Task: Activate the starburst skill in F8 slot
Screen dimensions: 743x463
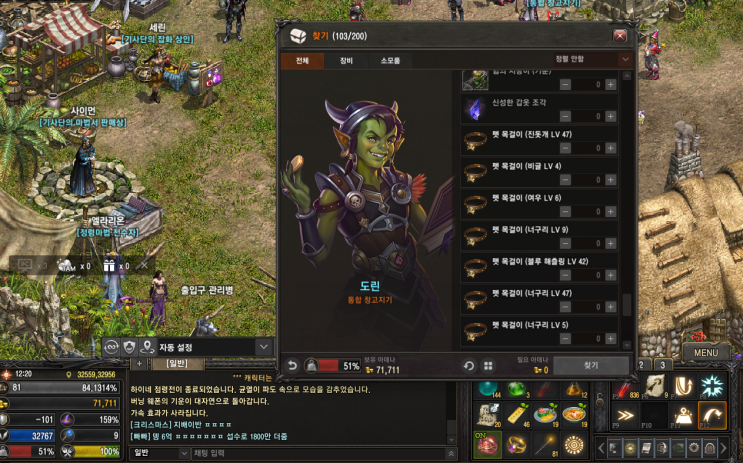Action: point(713,386)
